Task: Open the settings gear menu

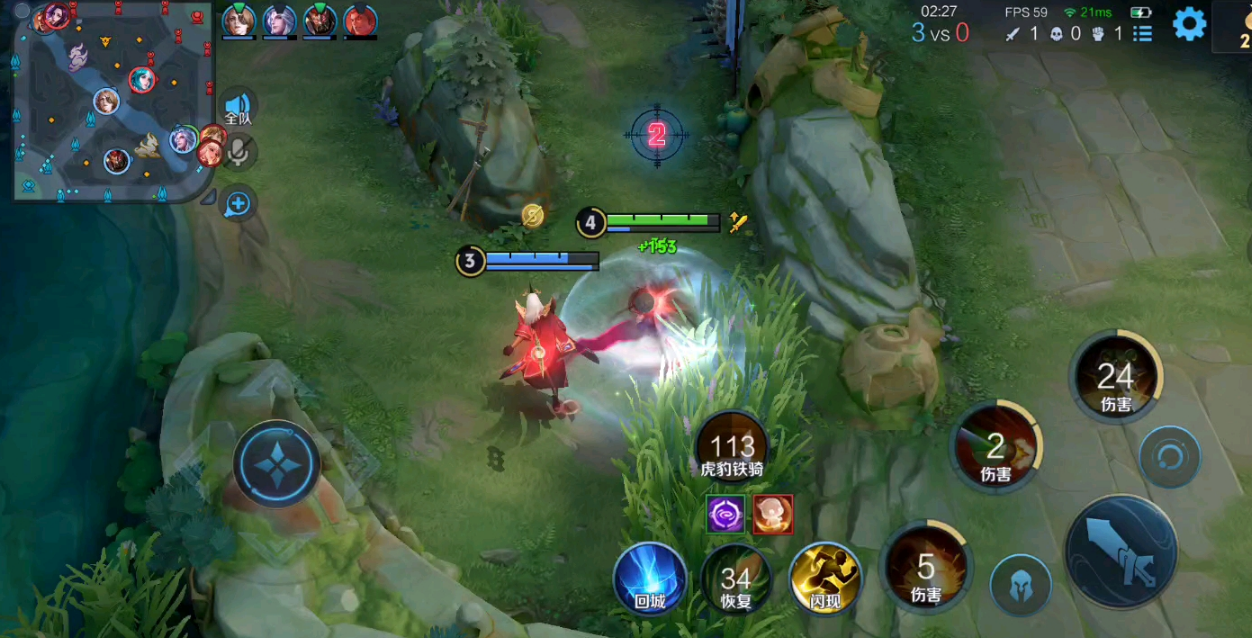Action: 1189,23
